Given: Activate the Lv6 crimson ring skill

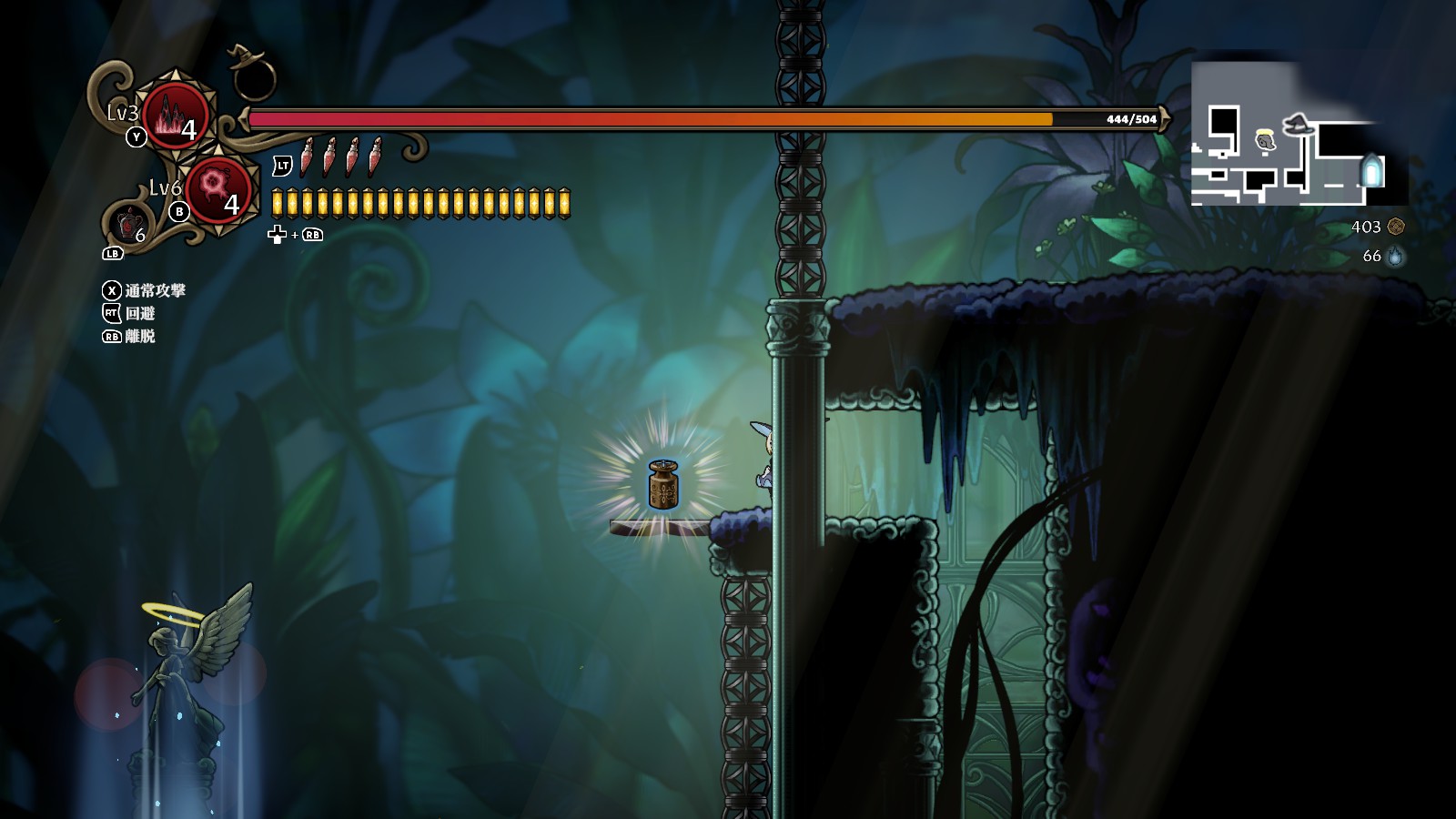Looking at the screenshot, I should point(217,190).
